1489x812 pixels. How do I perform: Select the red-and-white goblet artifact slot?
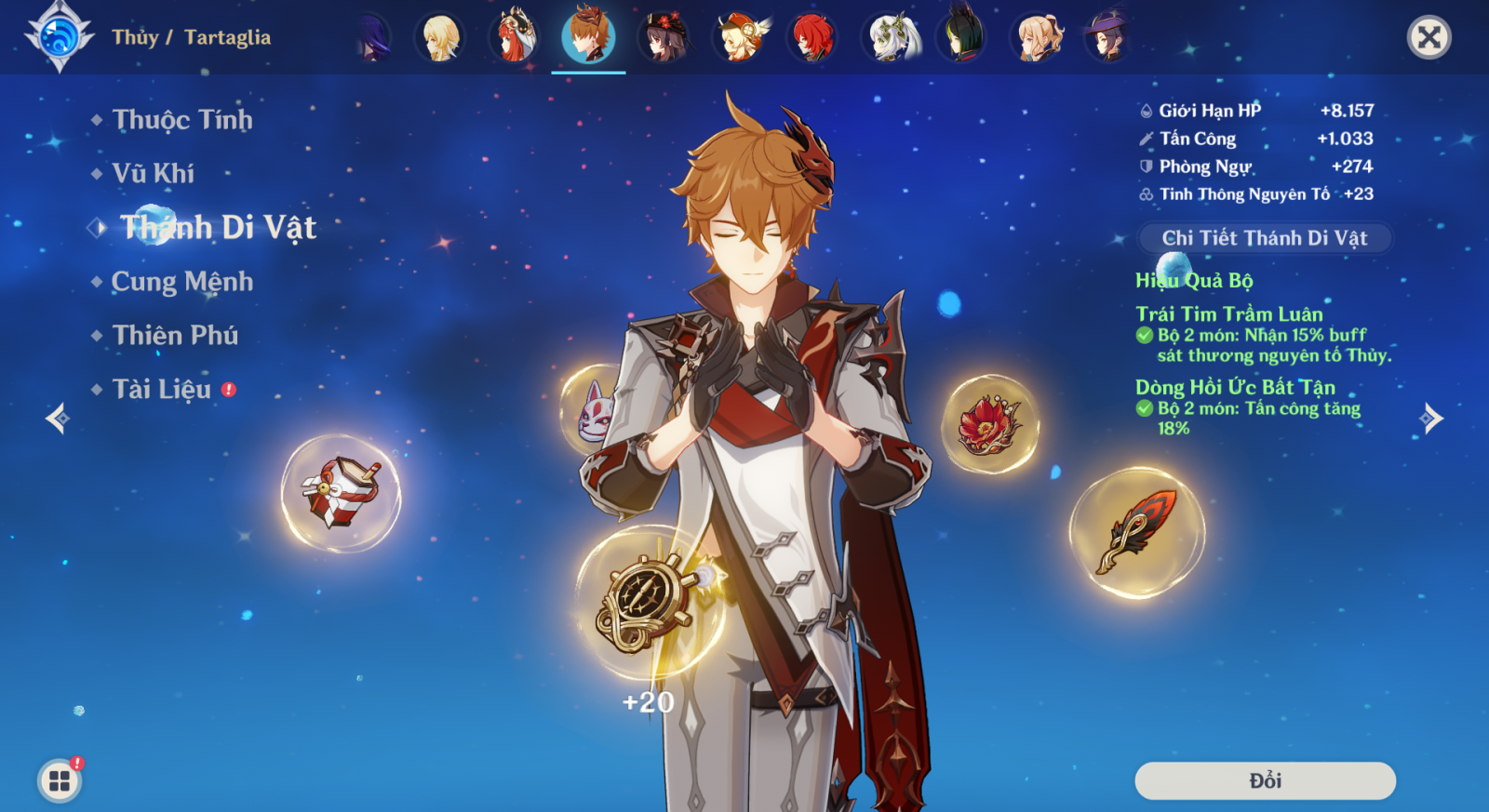point(341,493)
